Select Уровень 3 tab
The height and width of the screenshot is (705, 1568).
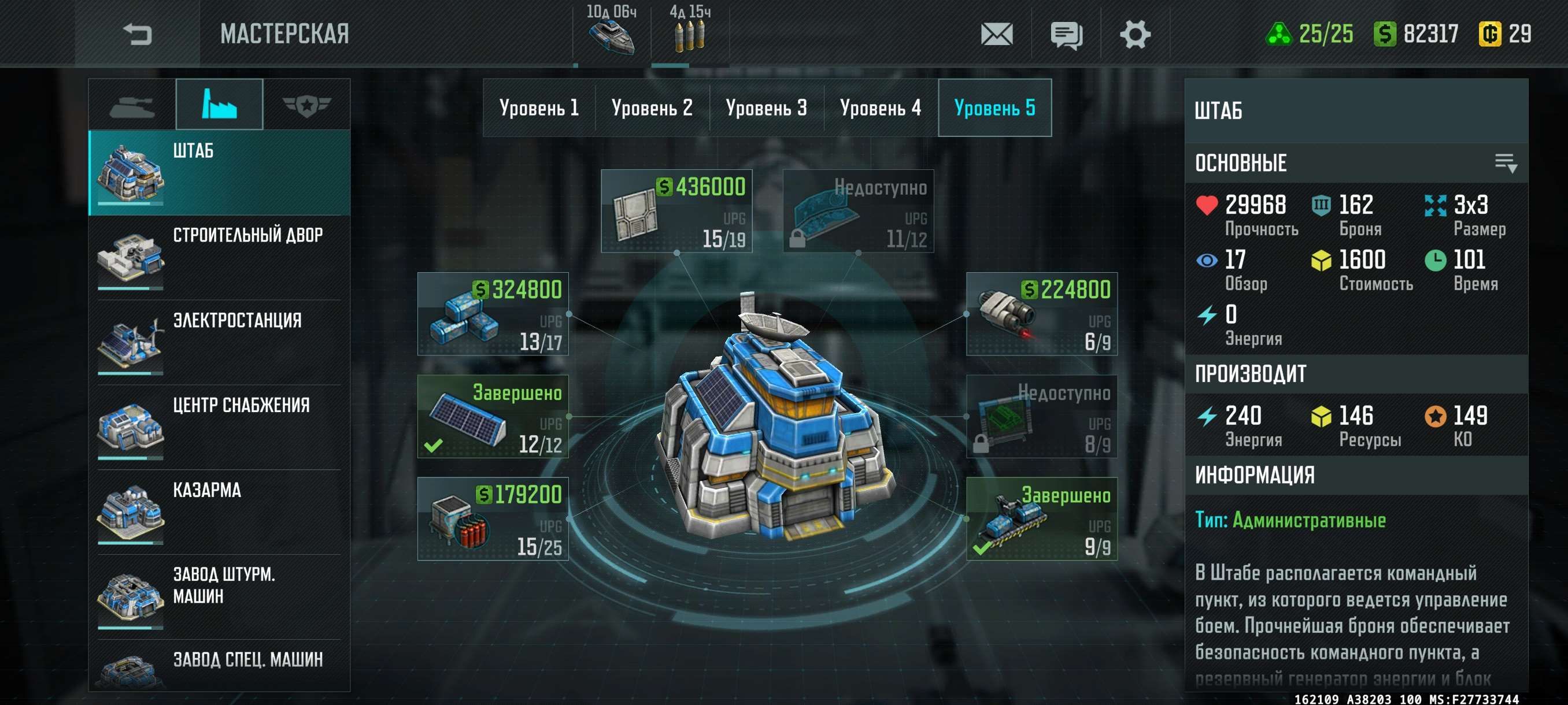pos(765,107)
